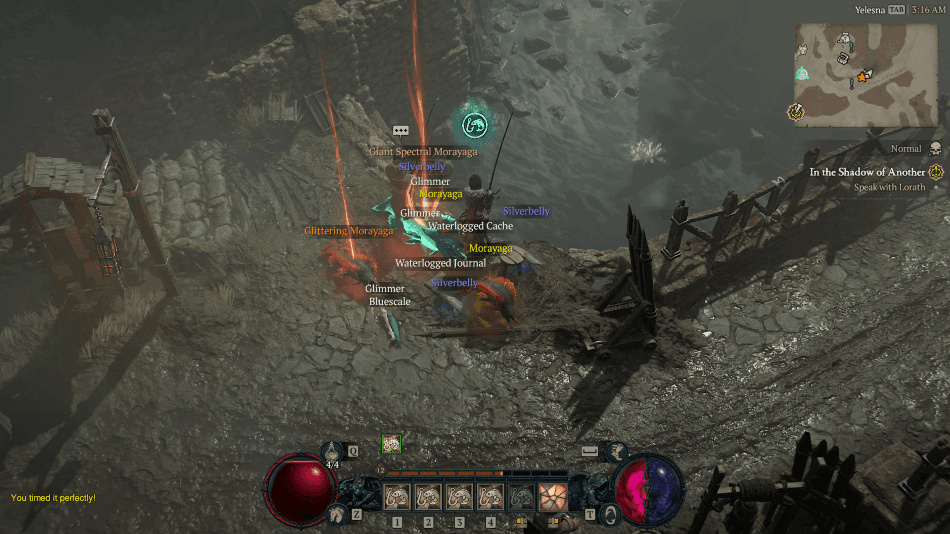This screenshot has height=534, width=950.
Task: Pick up the Glittering Morayaga loot label
Action: [349, 231]
